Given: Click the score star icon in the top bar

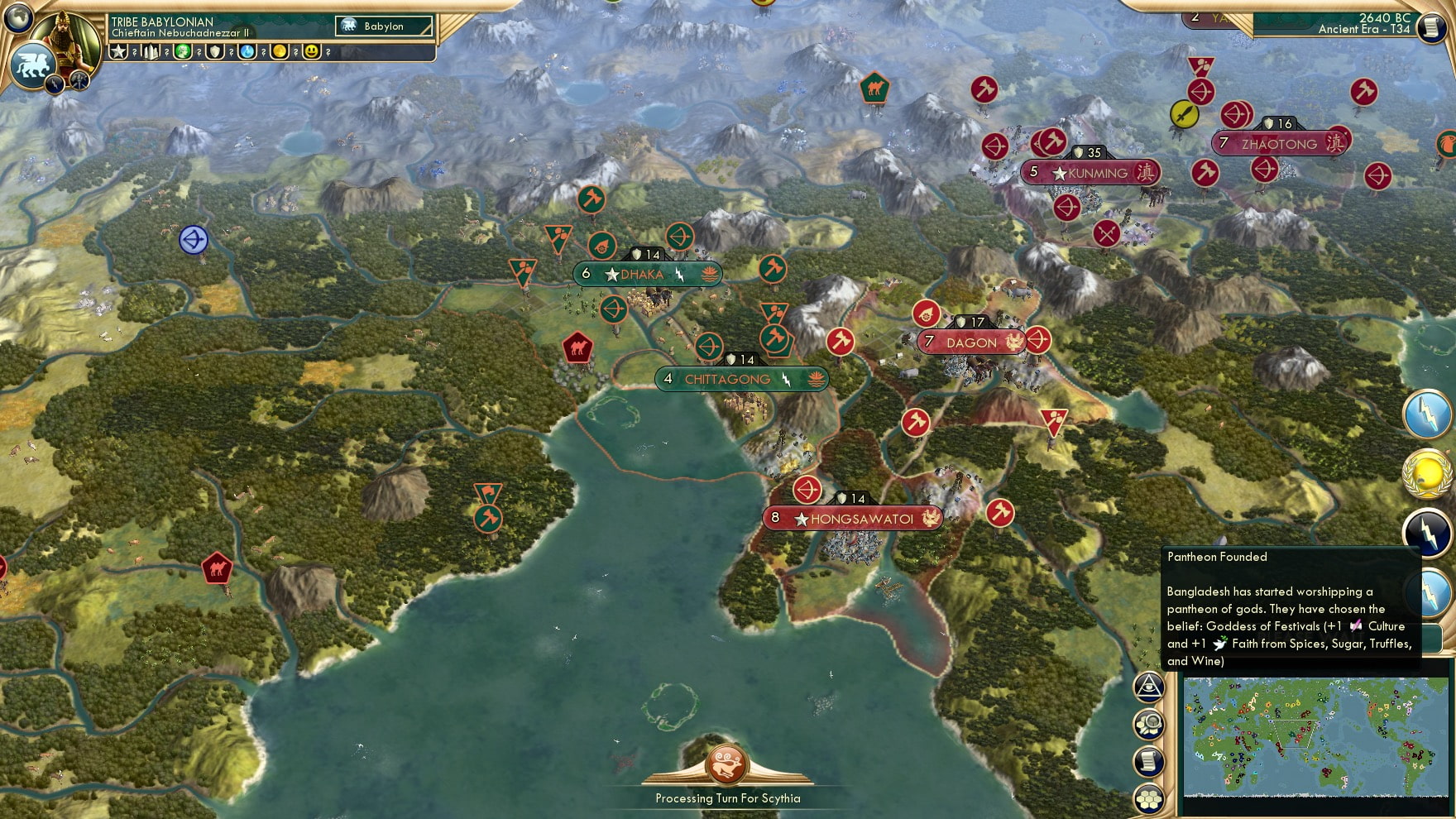Looking at the screenshot, I should [118, 51].
